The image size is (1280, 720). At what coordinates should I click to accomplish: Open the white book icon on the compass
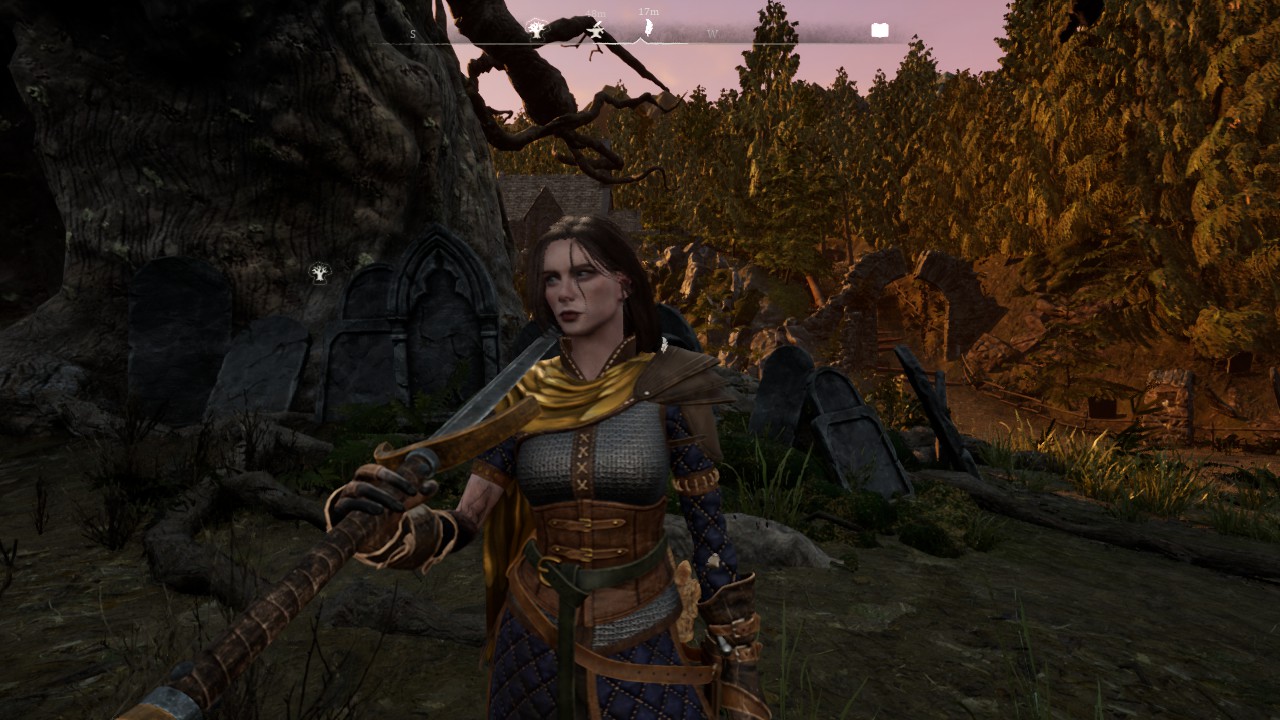point(880,30)
